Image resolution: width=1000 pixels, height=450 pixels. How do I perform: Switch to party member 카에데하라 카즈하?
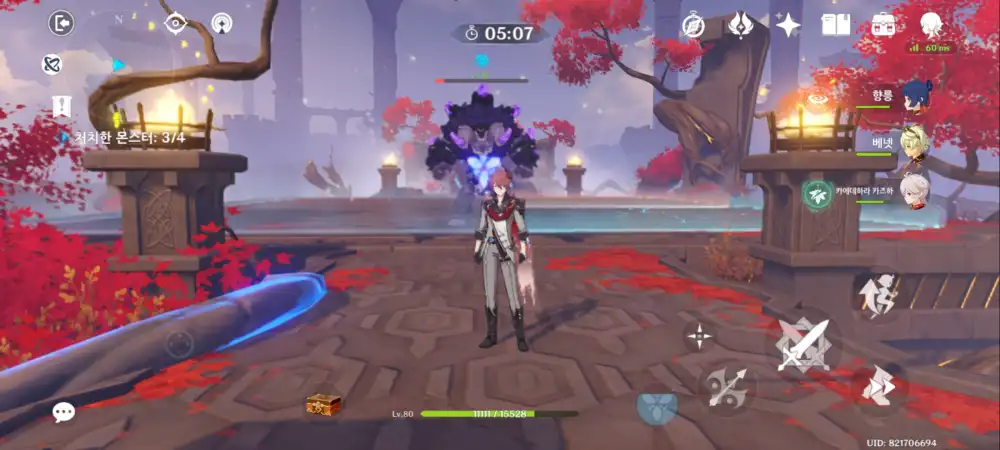tap(914, 189)
